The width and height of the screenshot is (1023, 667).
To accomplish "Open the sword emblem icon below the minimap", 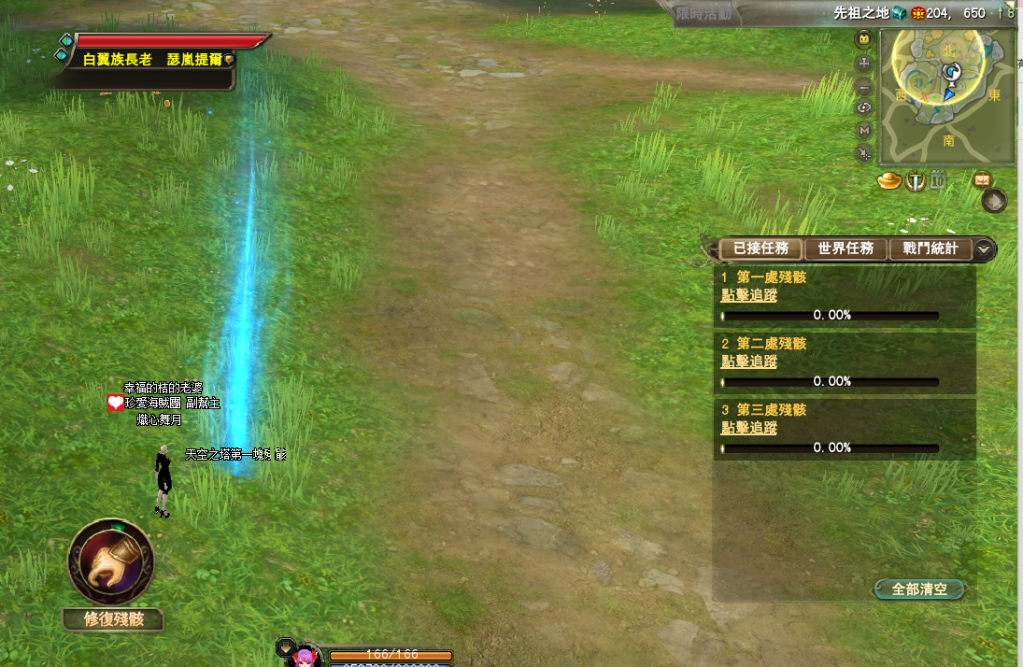I will (x=915, y=181).
